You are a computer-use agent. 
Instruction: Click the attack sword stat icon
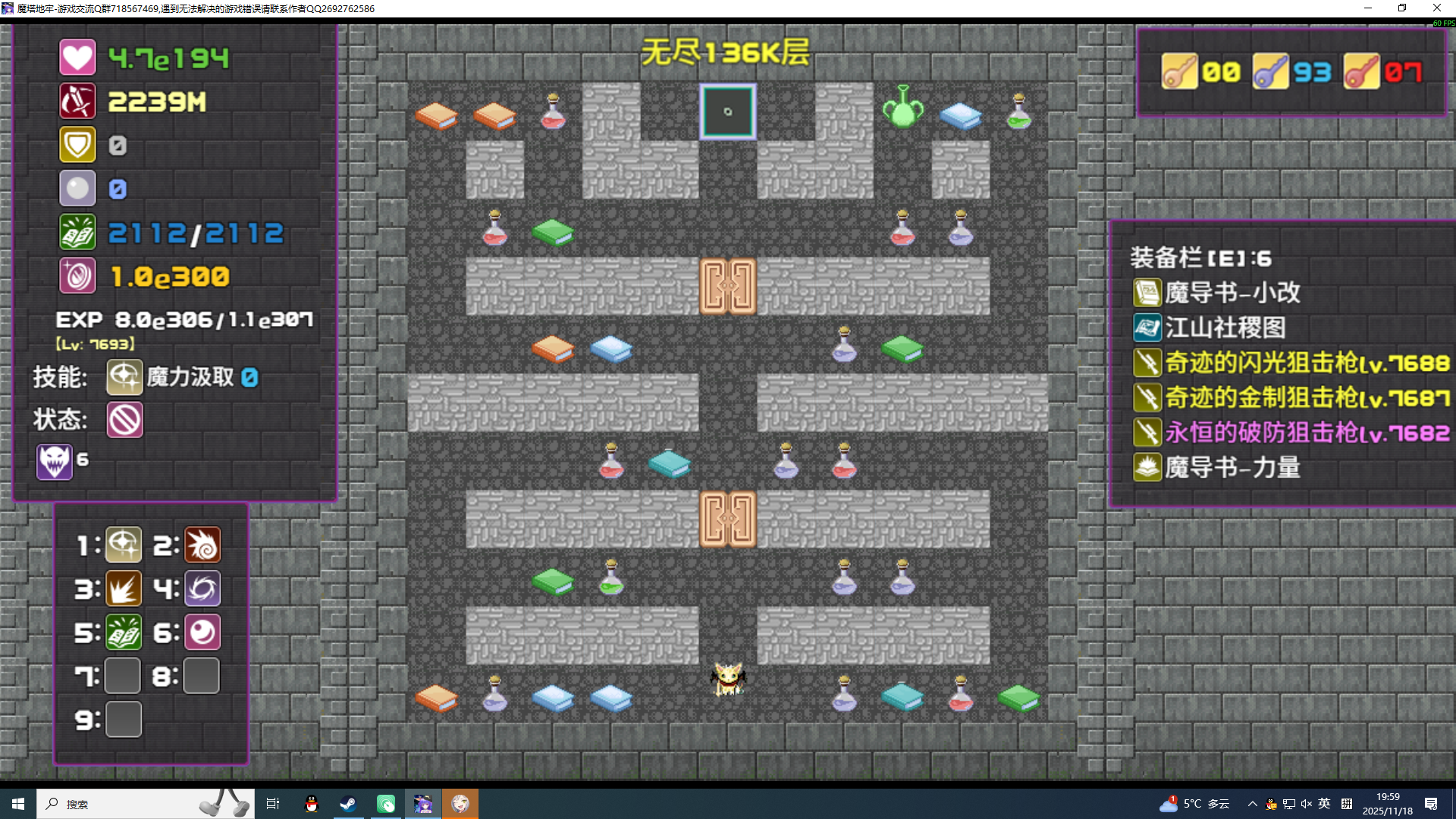coord(77,101)
